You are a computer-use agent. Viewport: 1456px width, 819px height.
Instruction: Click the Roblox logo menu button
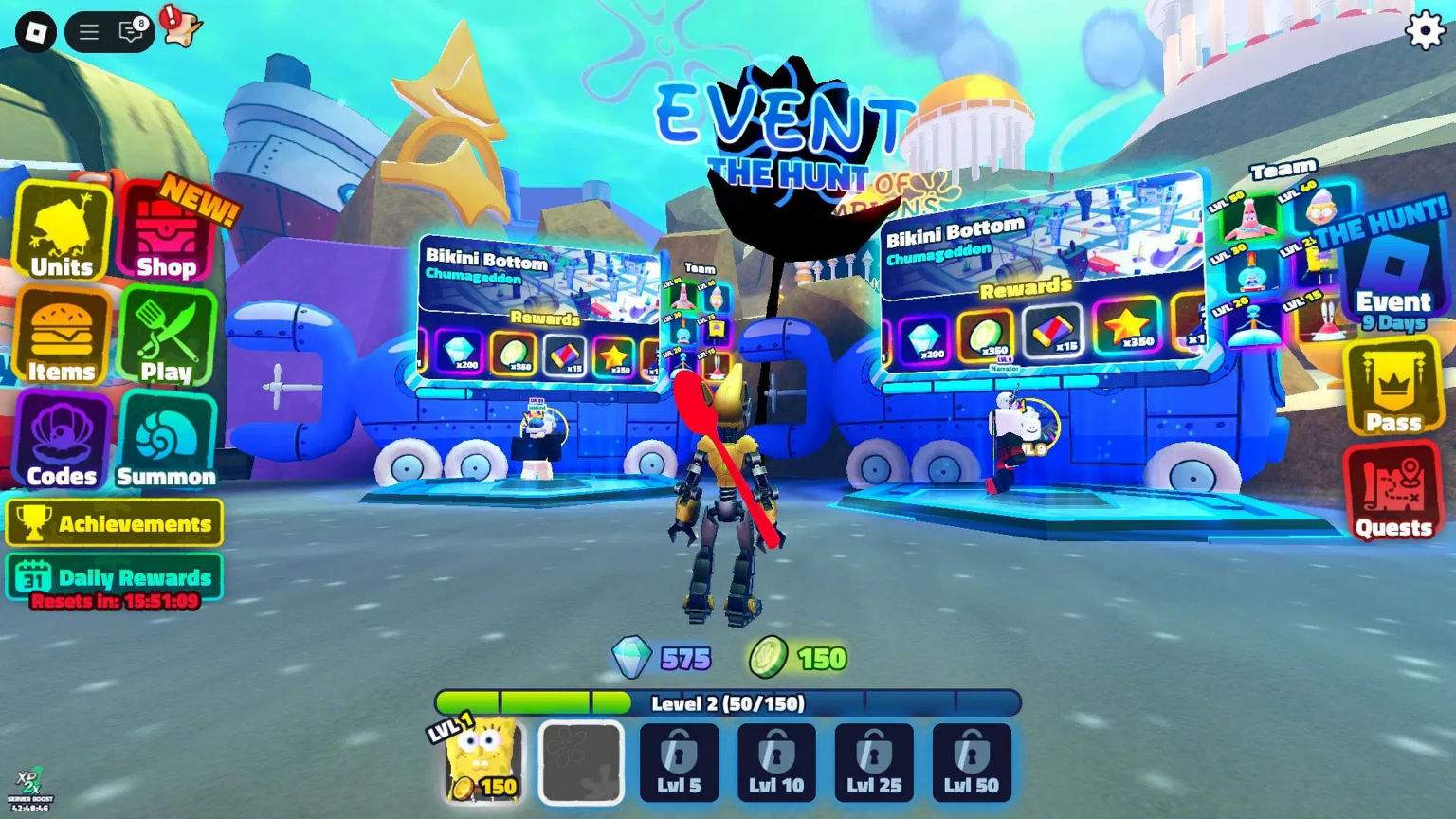point(36,32)
